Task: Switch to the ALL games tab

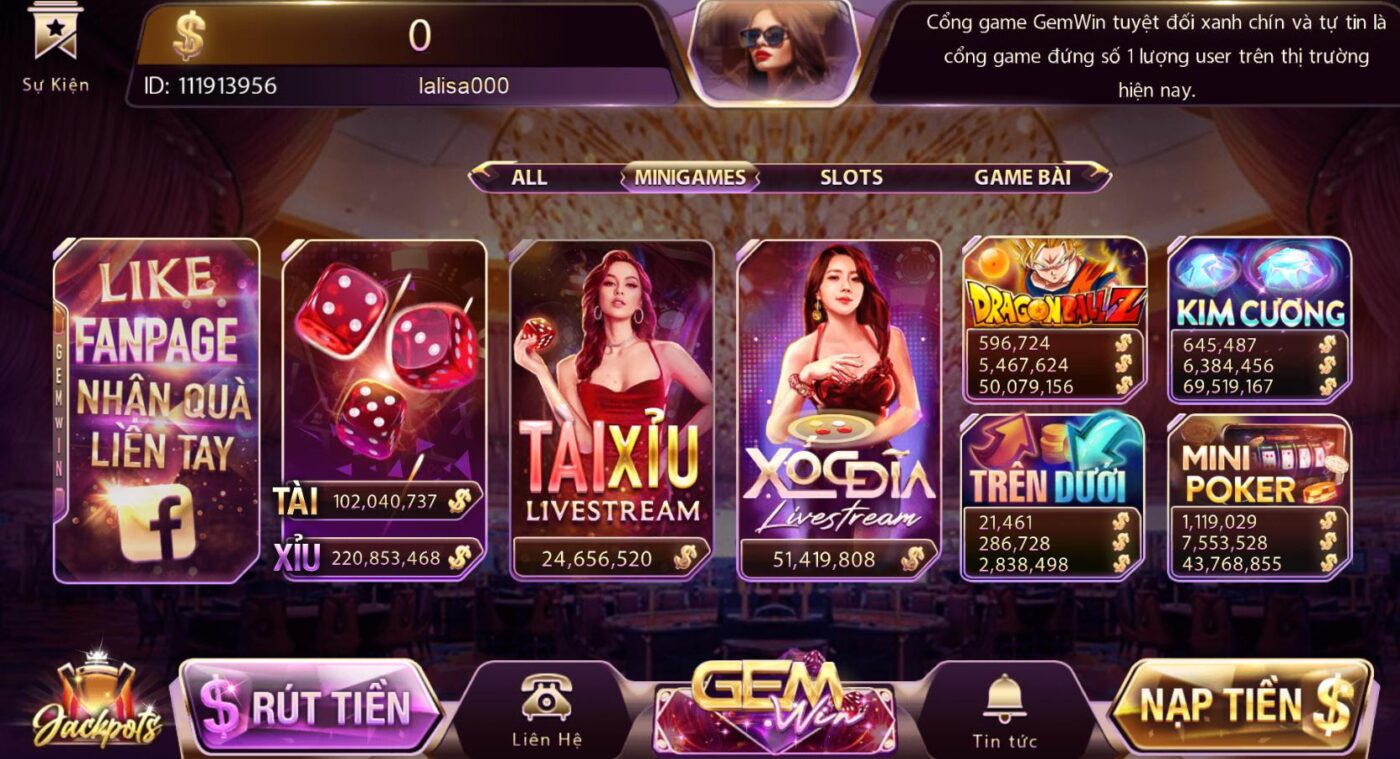Action: 529,178
